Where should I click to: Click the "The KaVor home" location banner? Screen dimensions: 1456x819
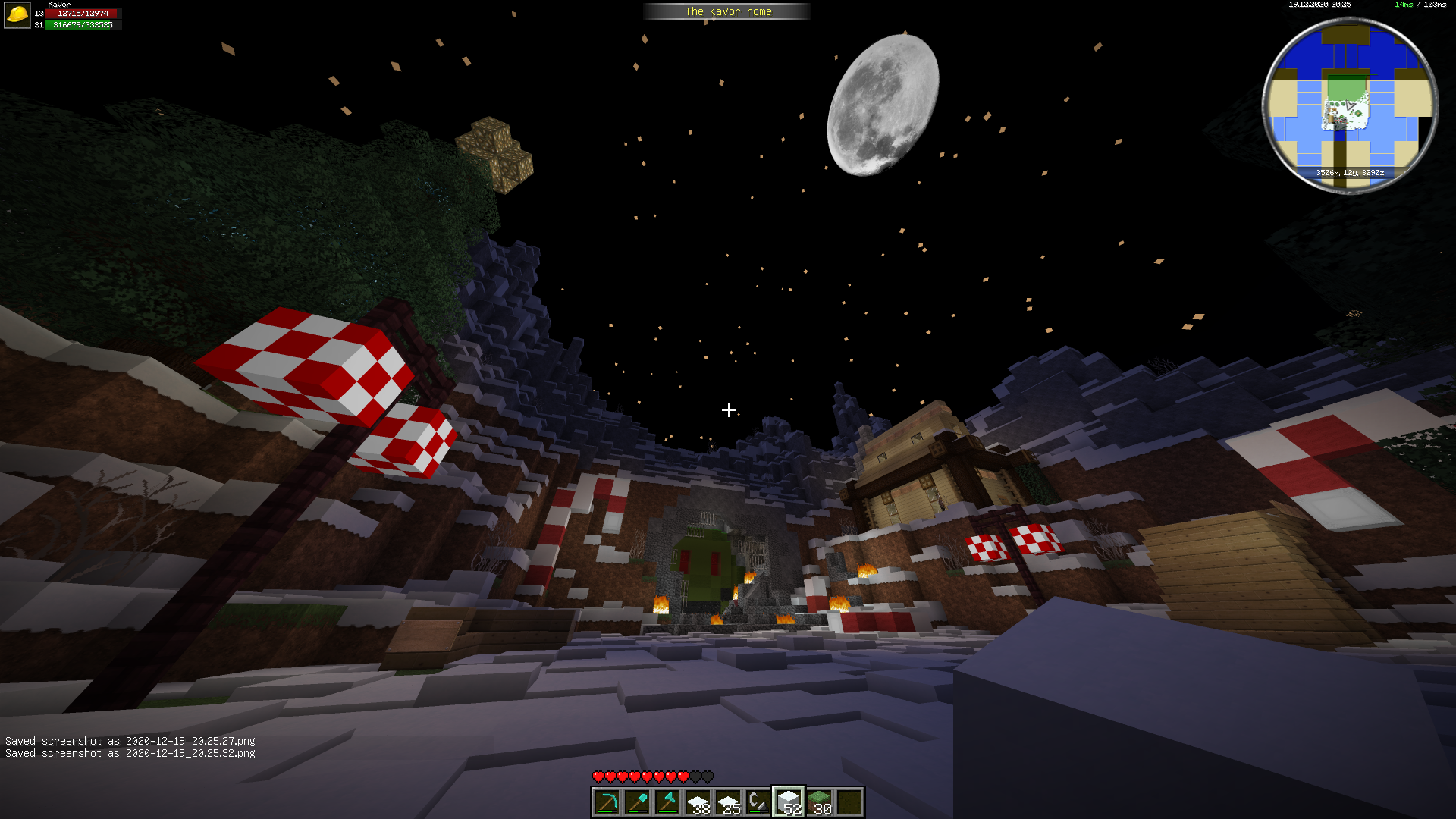coord(727,11)
